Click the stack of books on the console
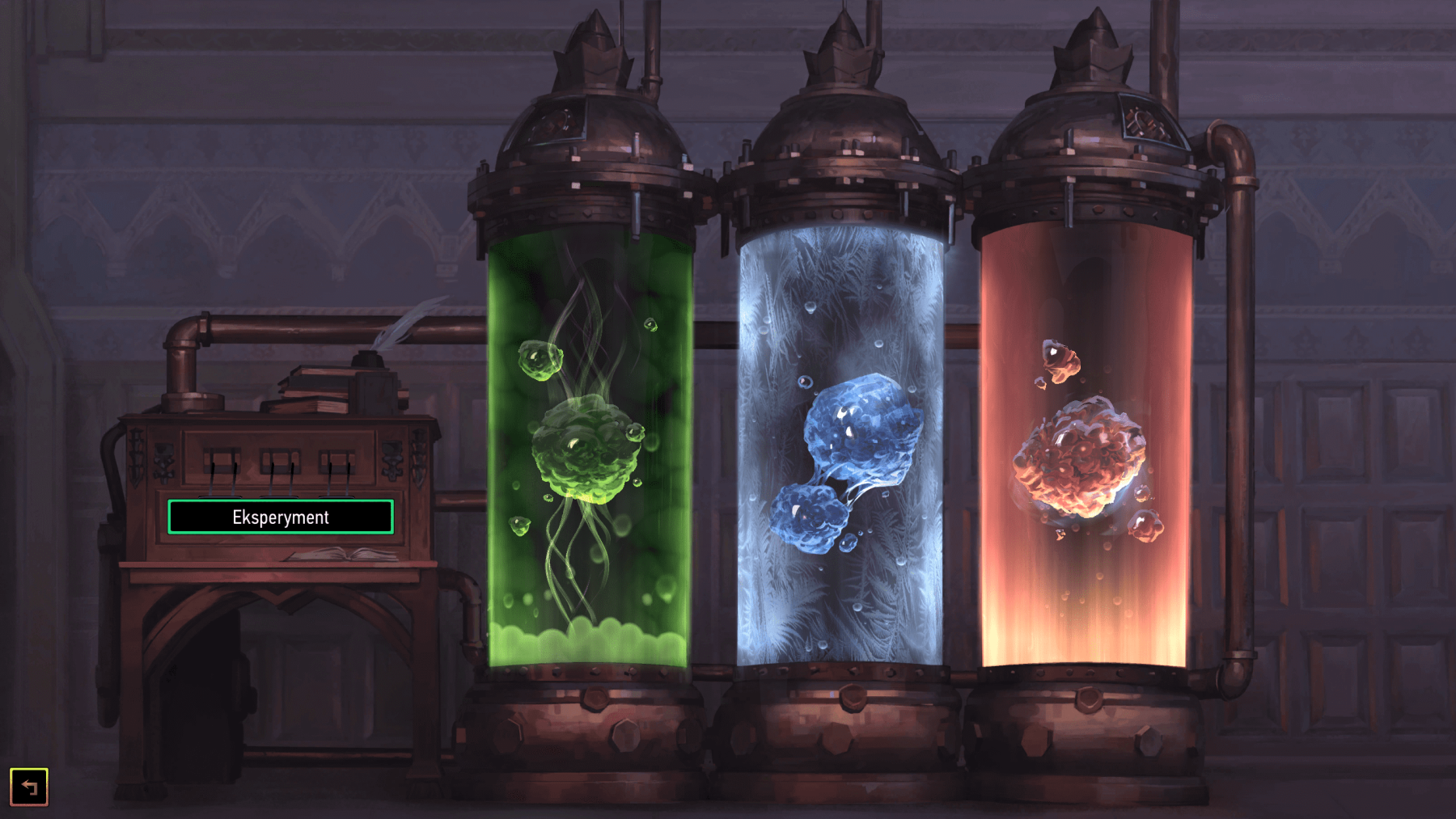 (x=311, y=388)
